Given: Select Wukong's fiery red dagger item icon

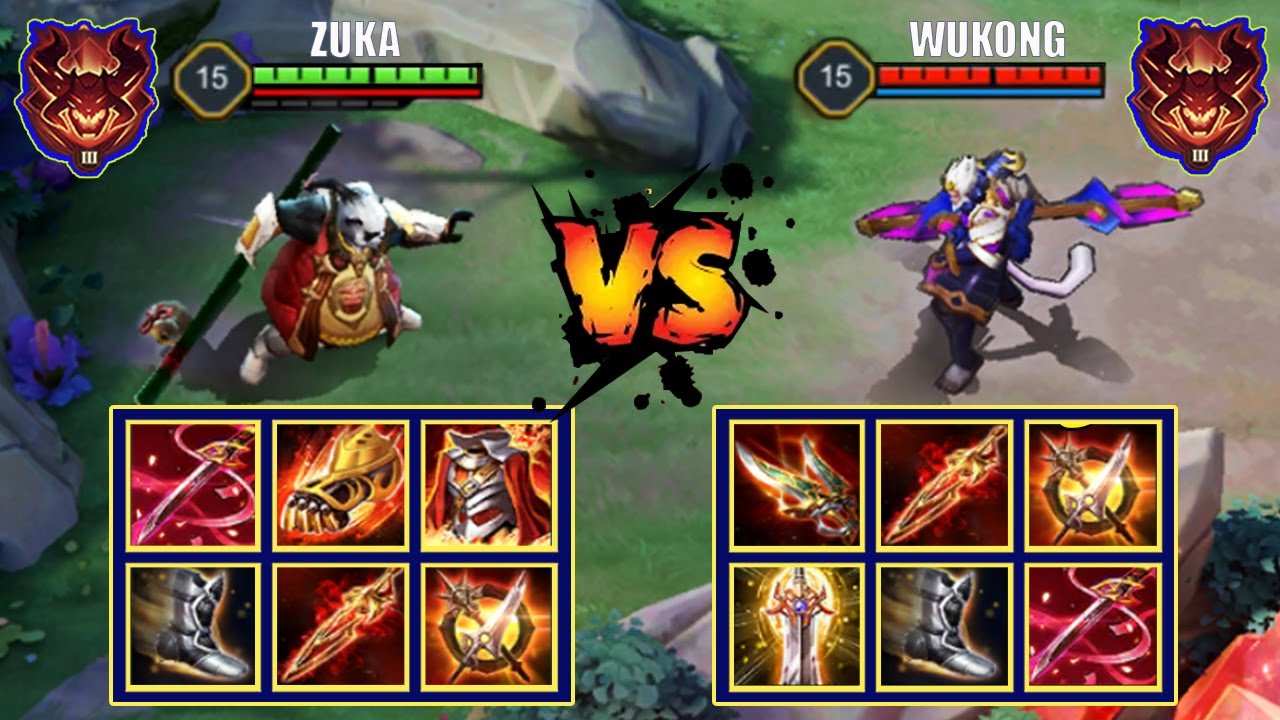Looking at the screenshot, I should (944, 486).
